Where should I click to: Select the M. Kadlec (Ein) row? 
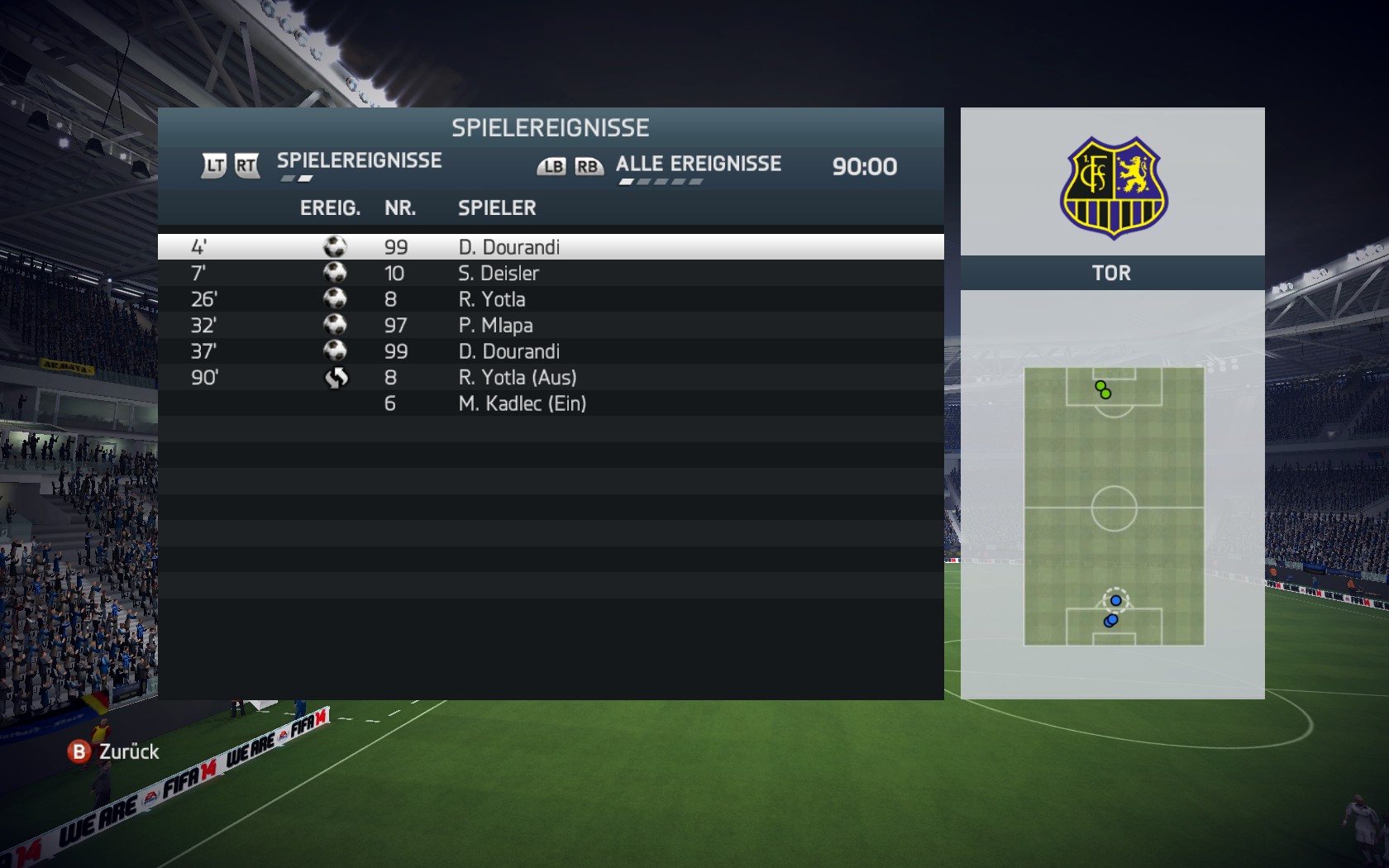click(x=550, y=403)
